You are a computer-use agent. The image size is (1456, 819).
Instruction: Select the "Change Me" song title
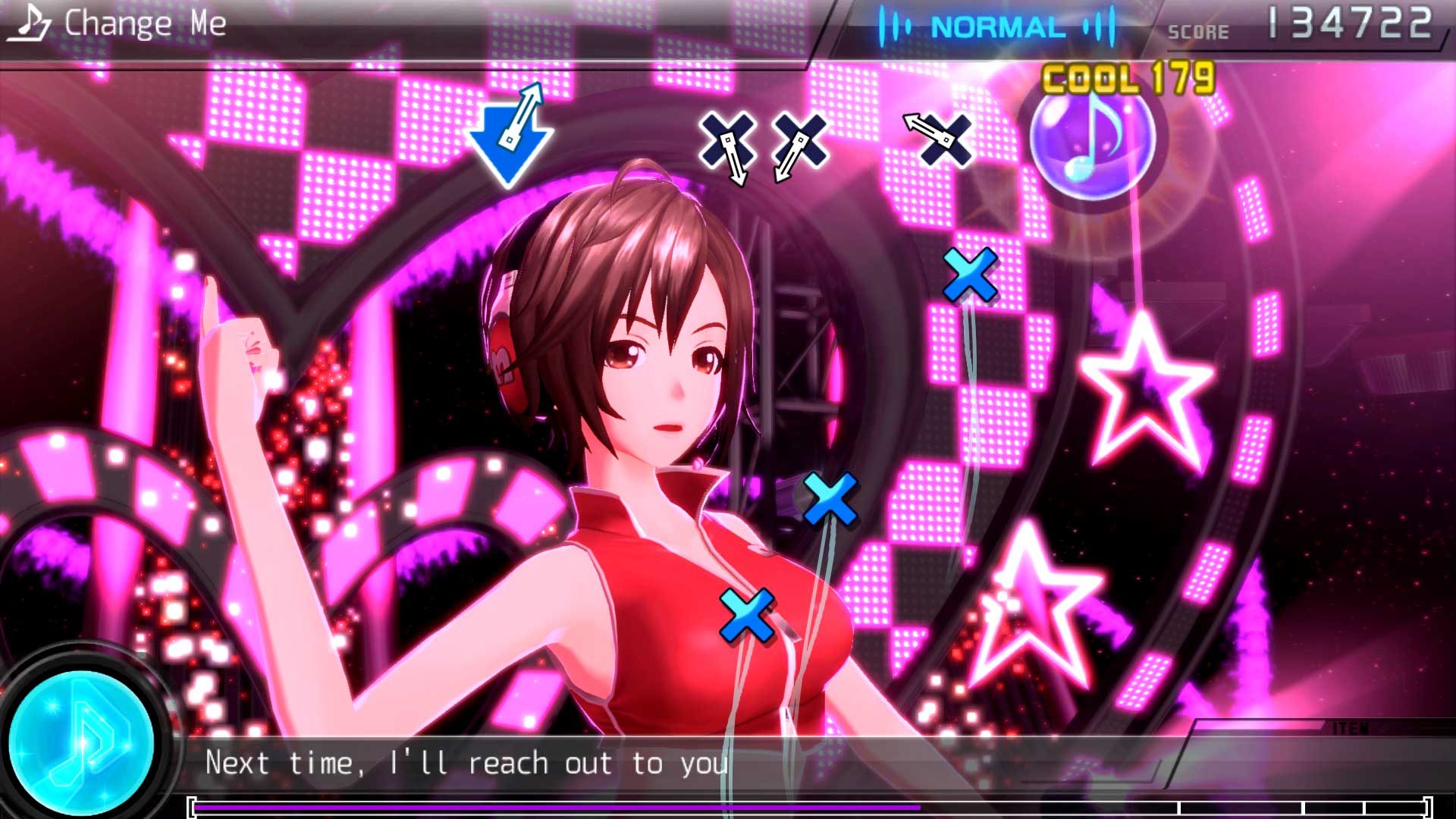click(x=145, y=24)
